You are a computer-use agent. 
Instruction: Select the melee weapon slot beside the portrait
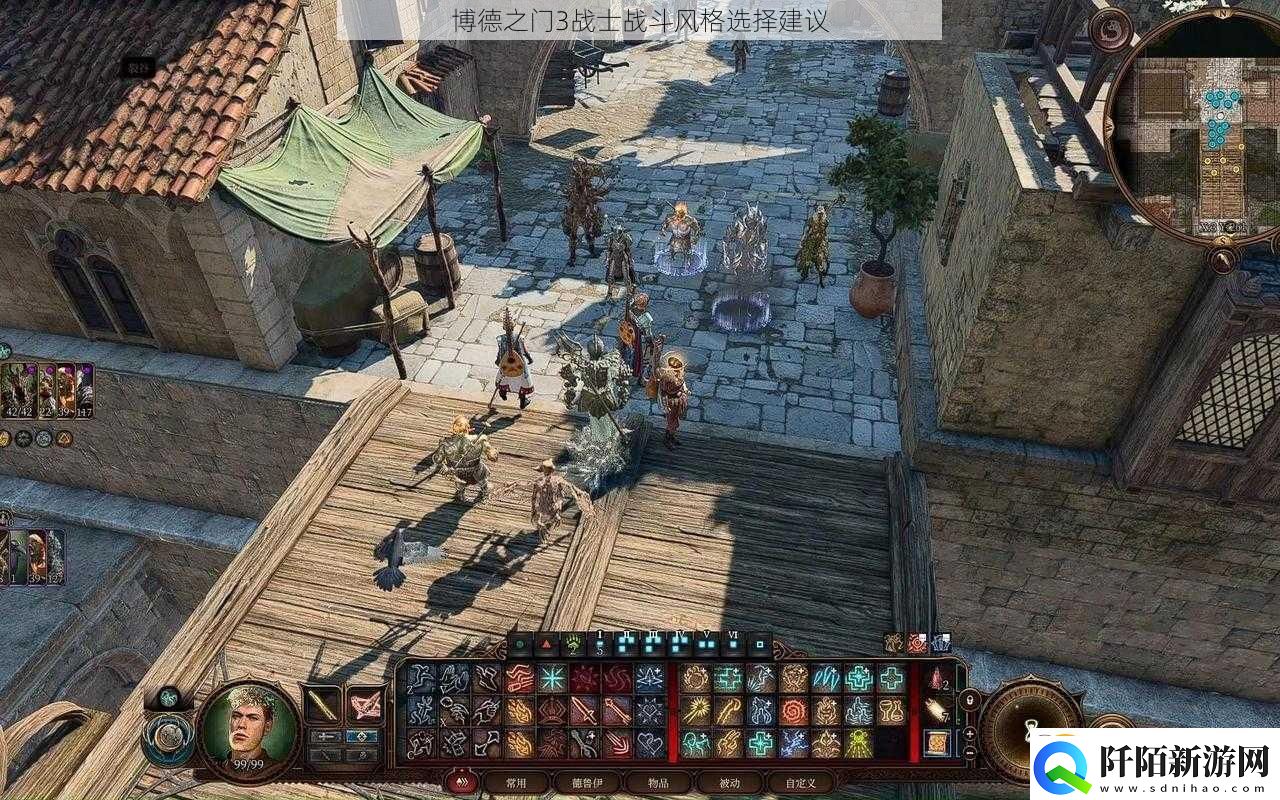click(322, 703)
